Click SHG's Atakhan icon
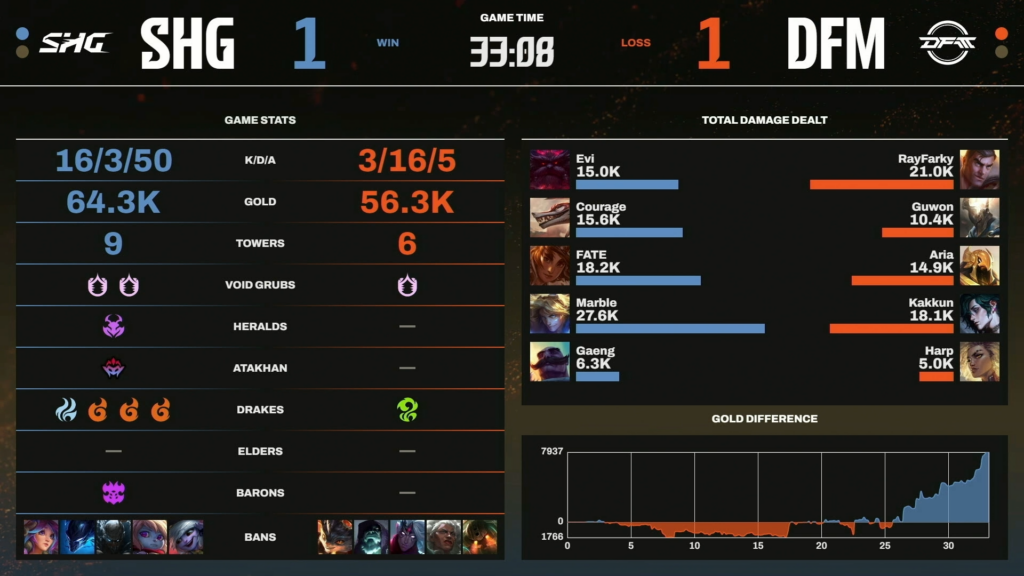Screen dimensions: 1024x576 pos(113,368)
